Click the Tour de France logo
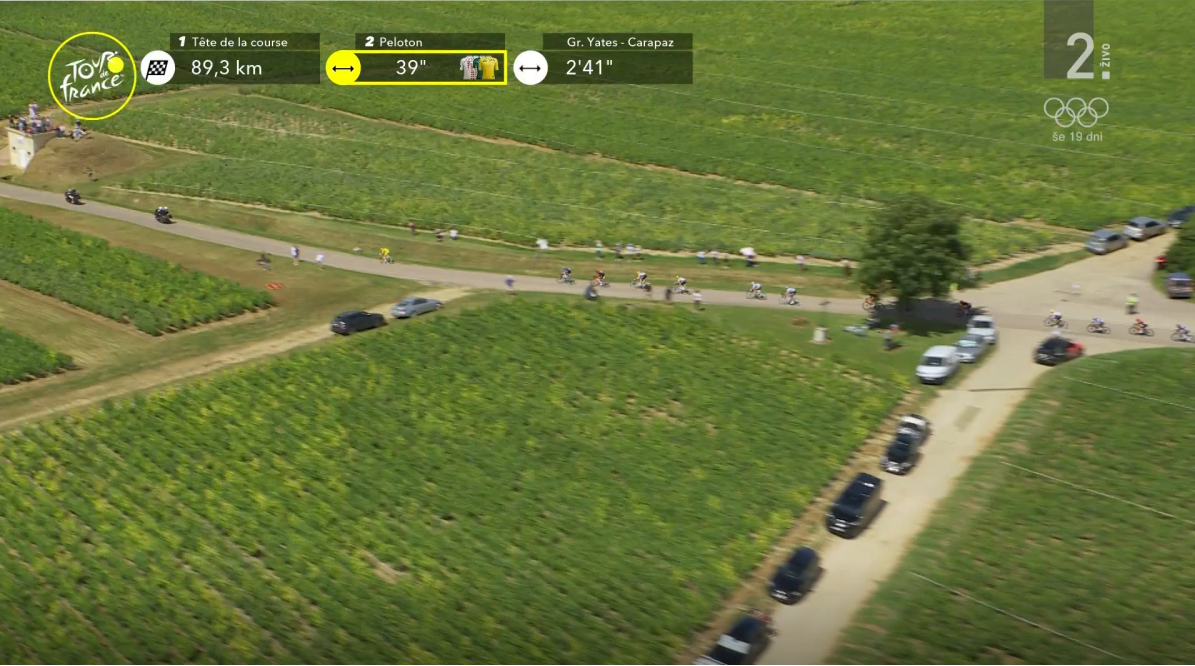 pos(92,76)
